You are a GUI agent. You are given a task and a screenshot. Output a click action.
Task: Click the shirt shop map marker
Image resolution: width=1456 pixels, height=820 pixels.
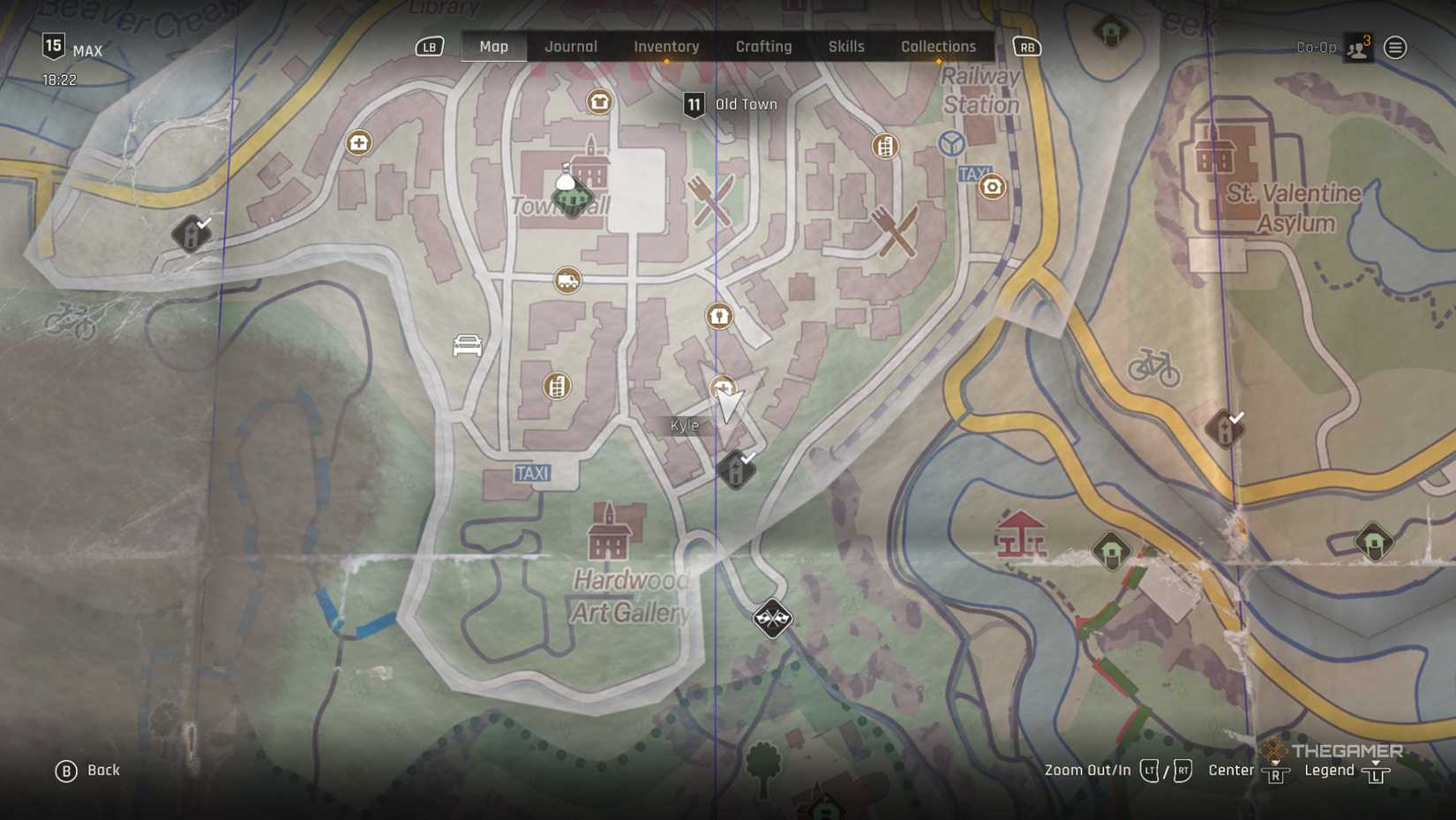[599, 102]
